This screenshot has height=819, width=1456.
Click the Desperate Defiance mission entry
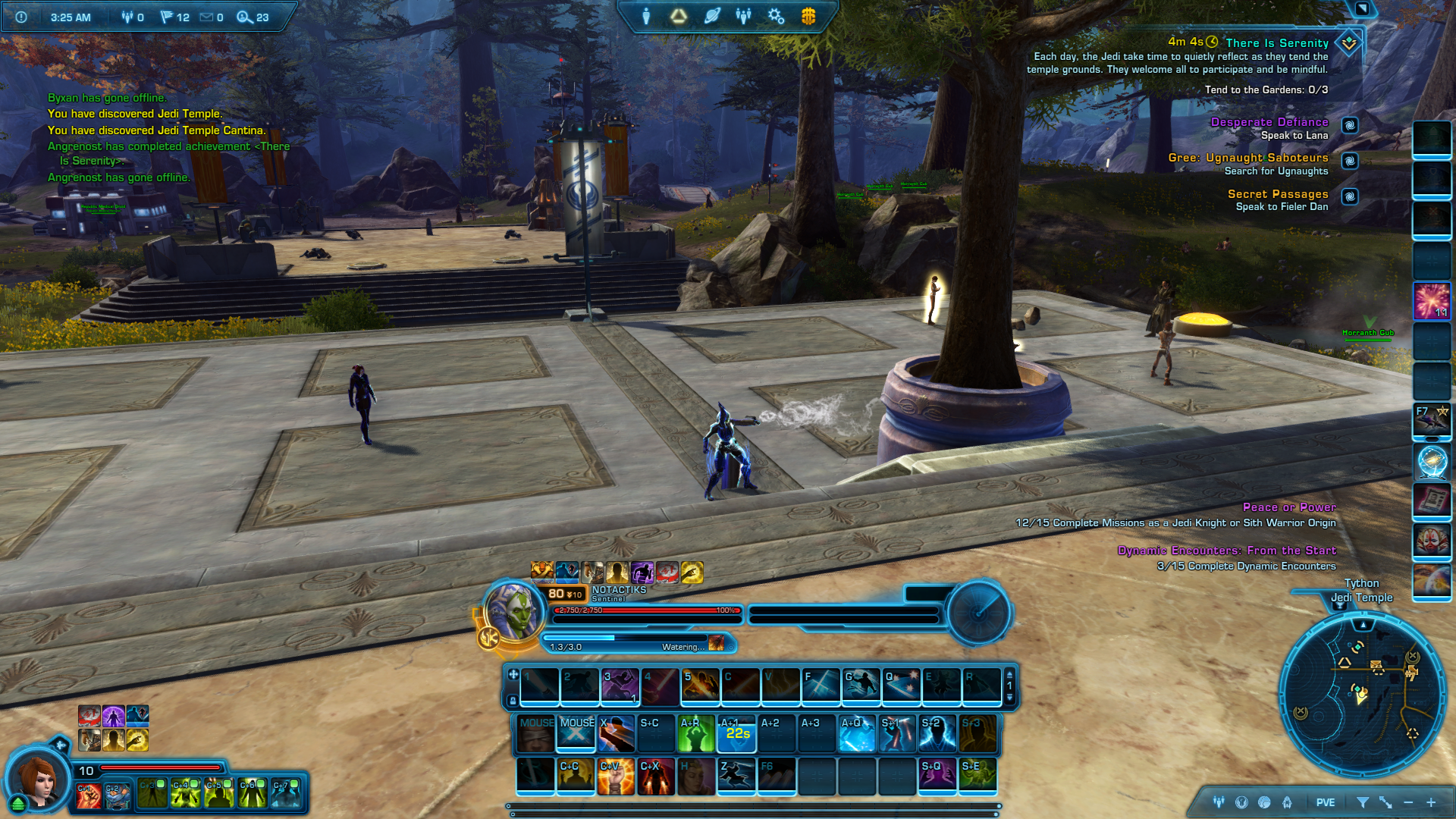click(x=1269, y=122)
